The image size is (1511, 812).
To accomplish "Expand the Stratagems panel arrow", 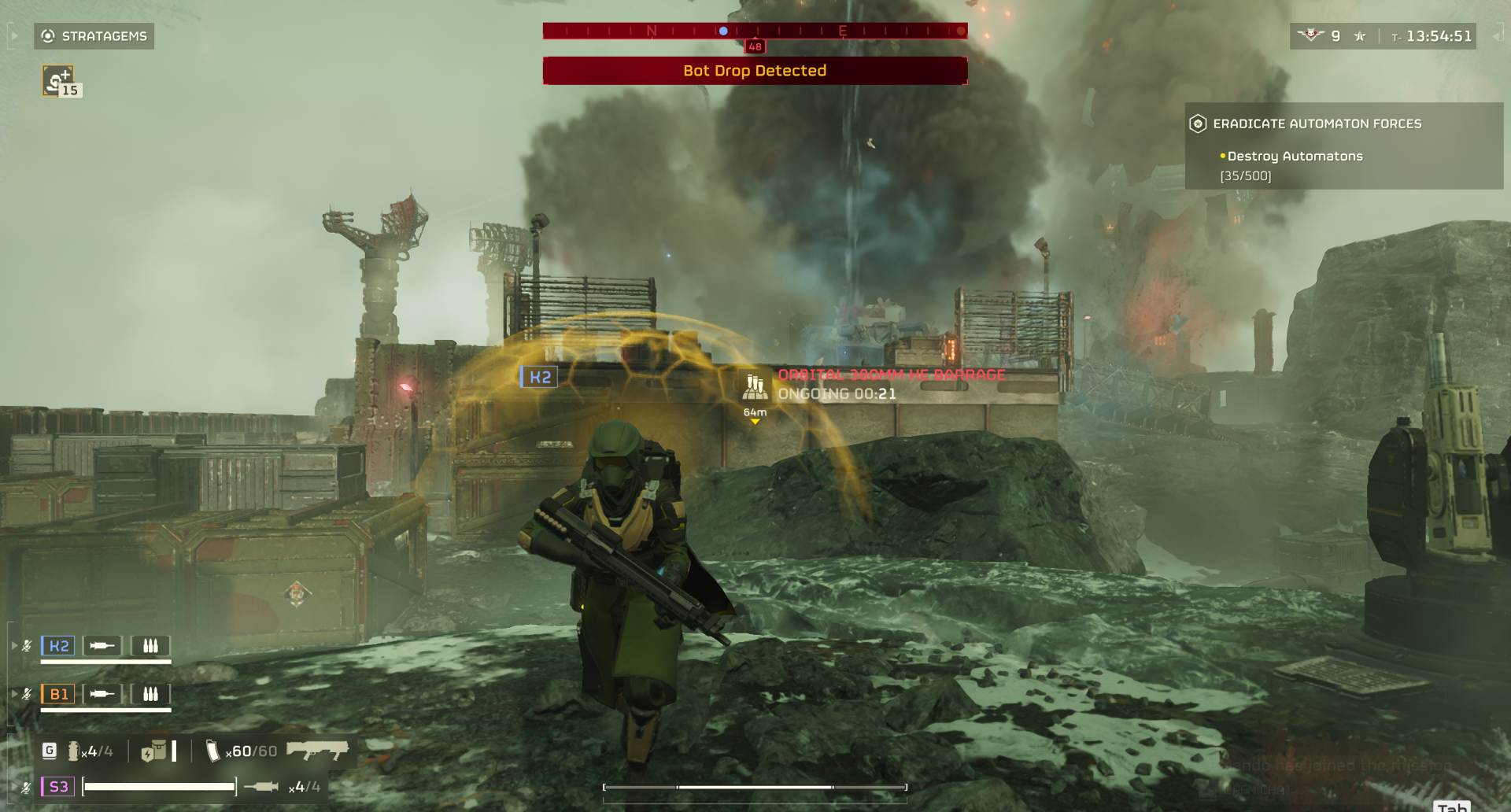I will pos(13,35).
